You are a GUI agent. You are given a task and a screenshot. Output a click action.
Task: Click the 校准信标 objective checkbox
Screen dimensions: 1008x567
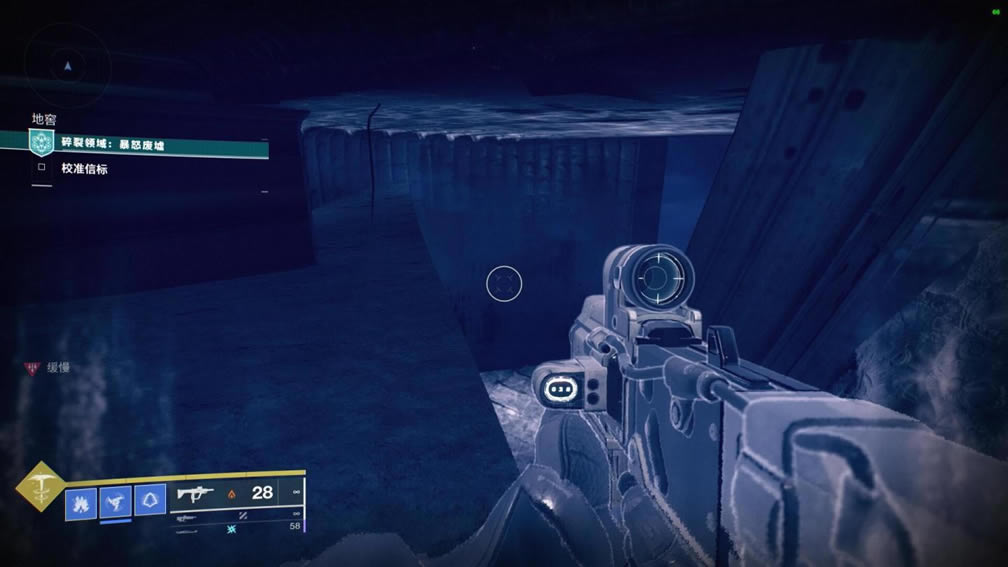point(42,168)
